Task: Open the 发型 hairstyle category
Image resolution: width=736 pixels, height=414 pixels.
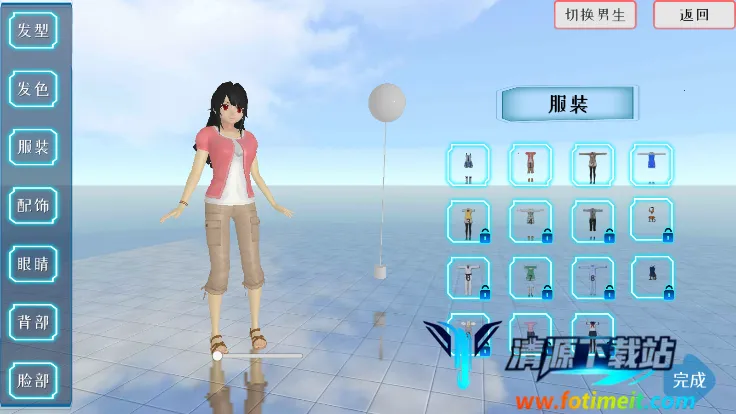Action: pos(33,30)
